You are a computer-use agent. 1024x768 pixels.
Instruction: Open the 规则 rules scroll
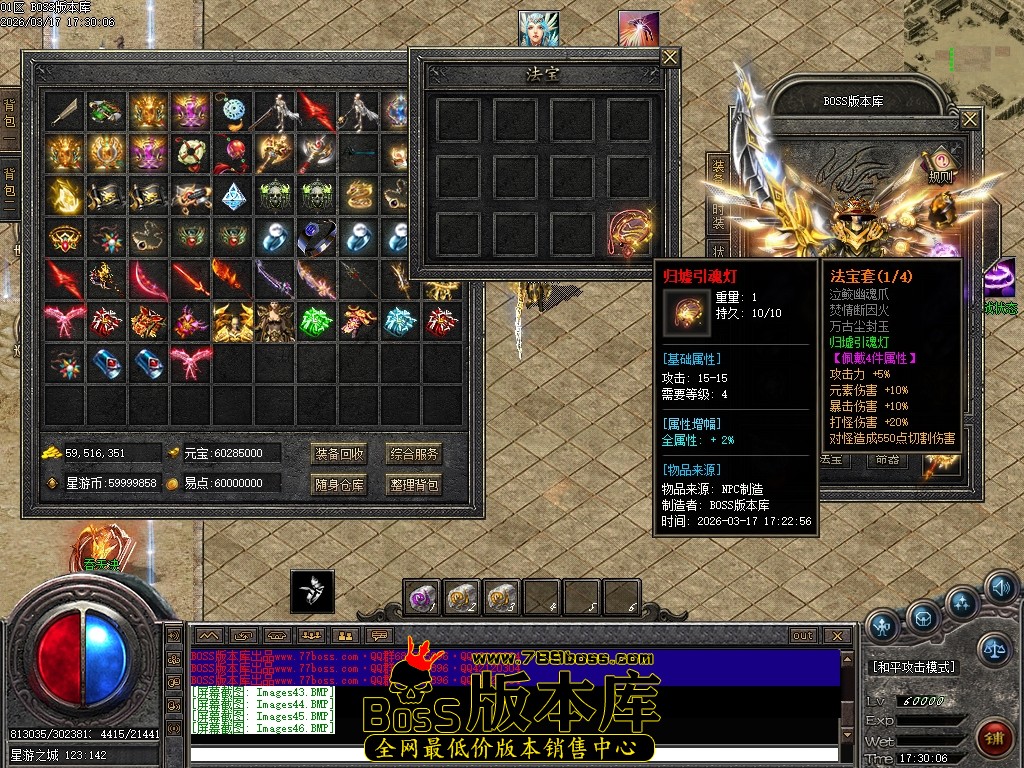(941, 165)
